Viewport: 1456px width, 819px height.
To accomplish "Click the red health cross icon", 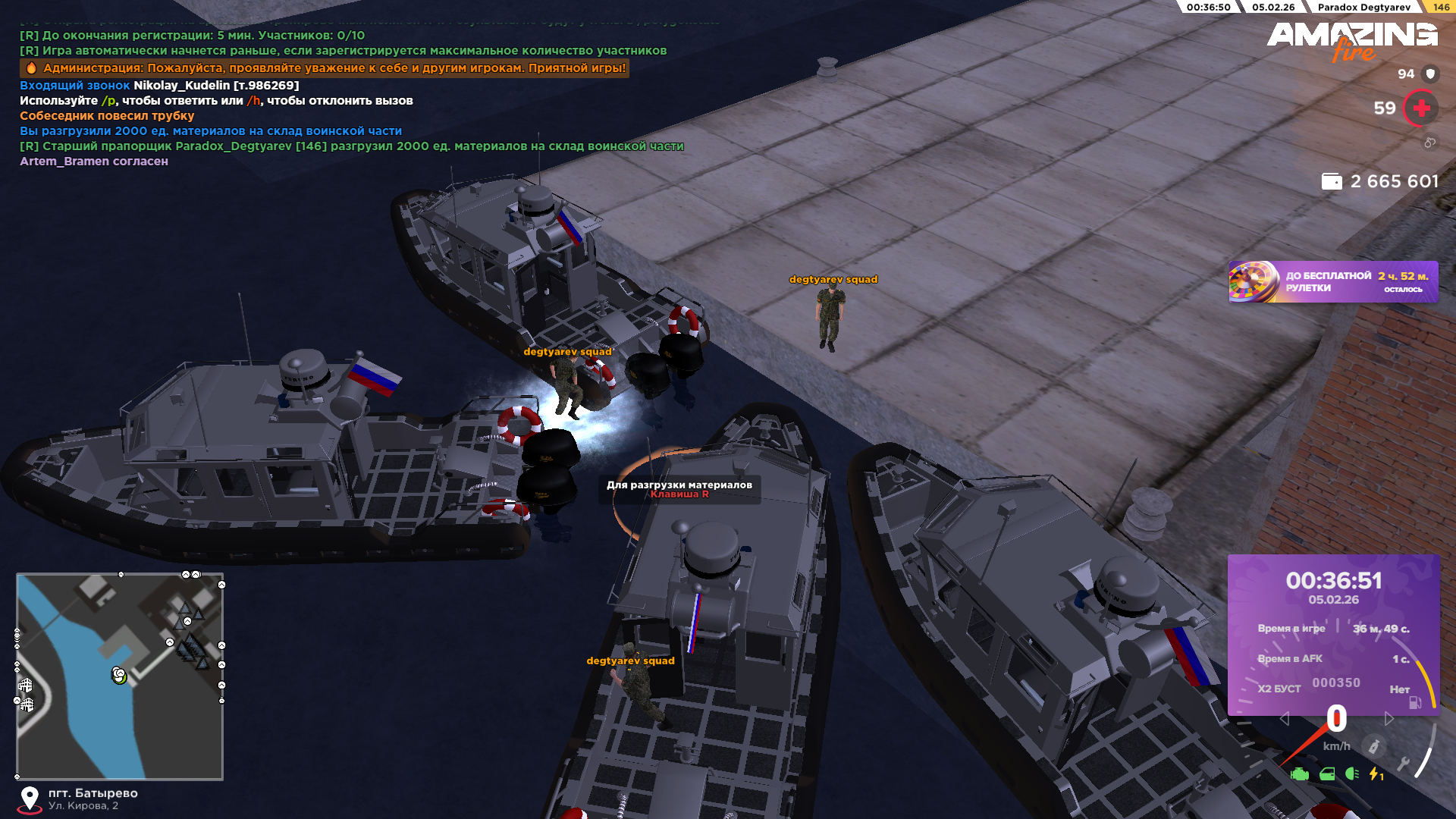I will click(1421, 108).
